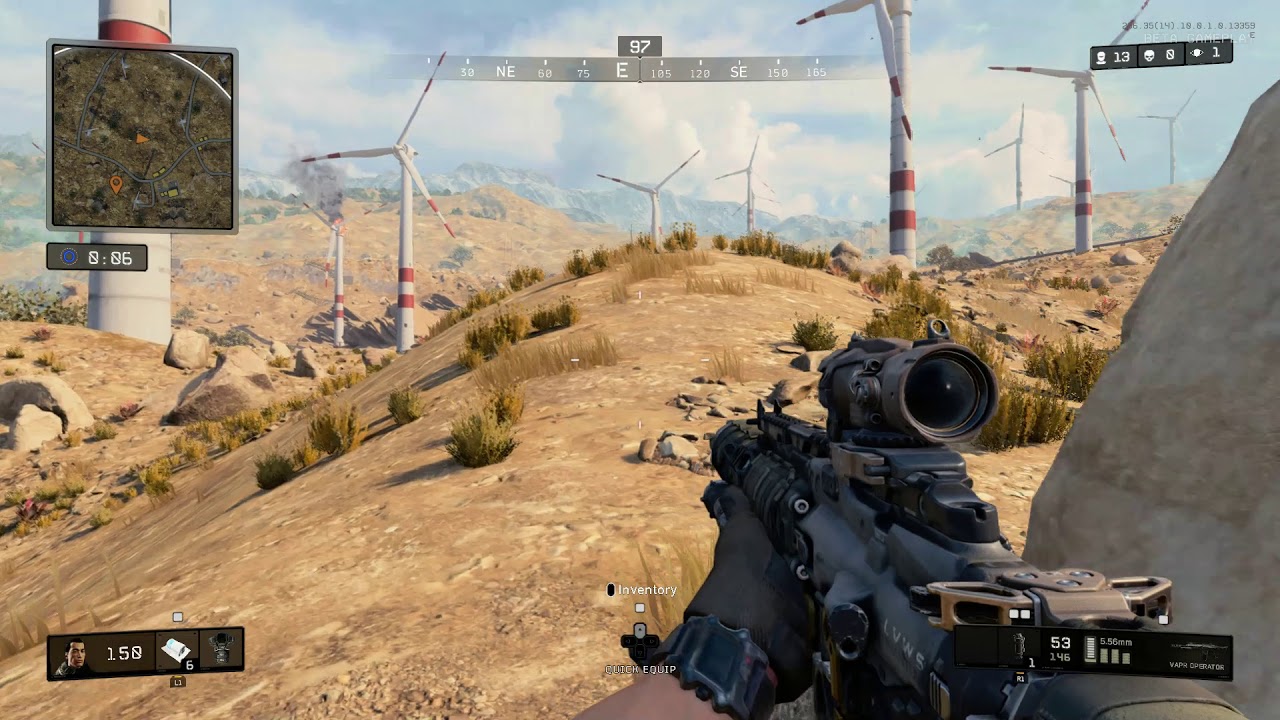
Task: Click the blue collapse circle icon
Action: pyautogui.click(x=69, y=257)
